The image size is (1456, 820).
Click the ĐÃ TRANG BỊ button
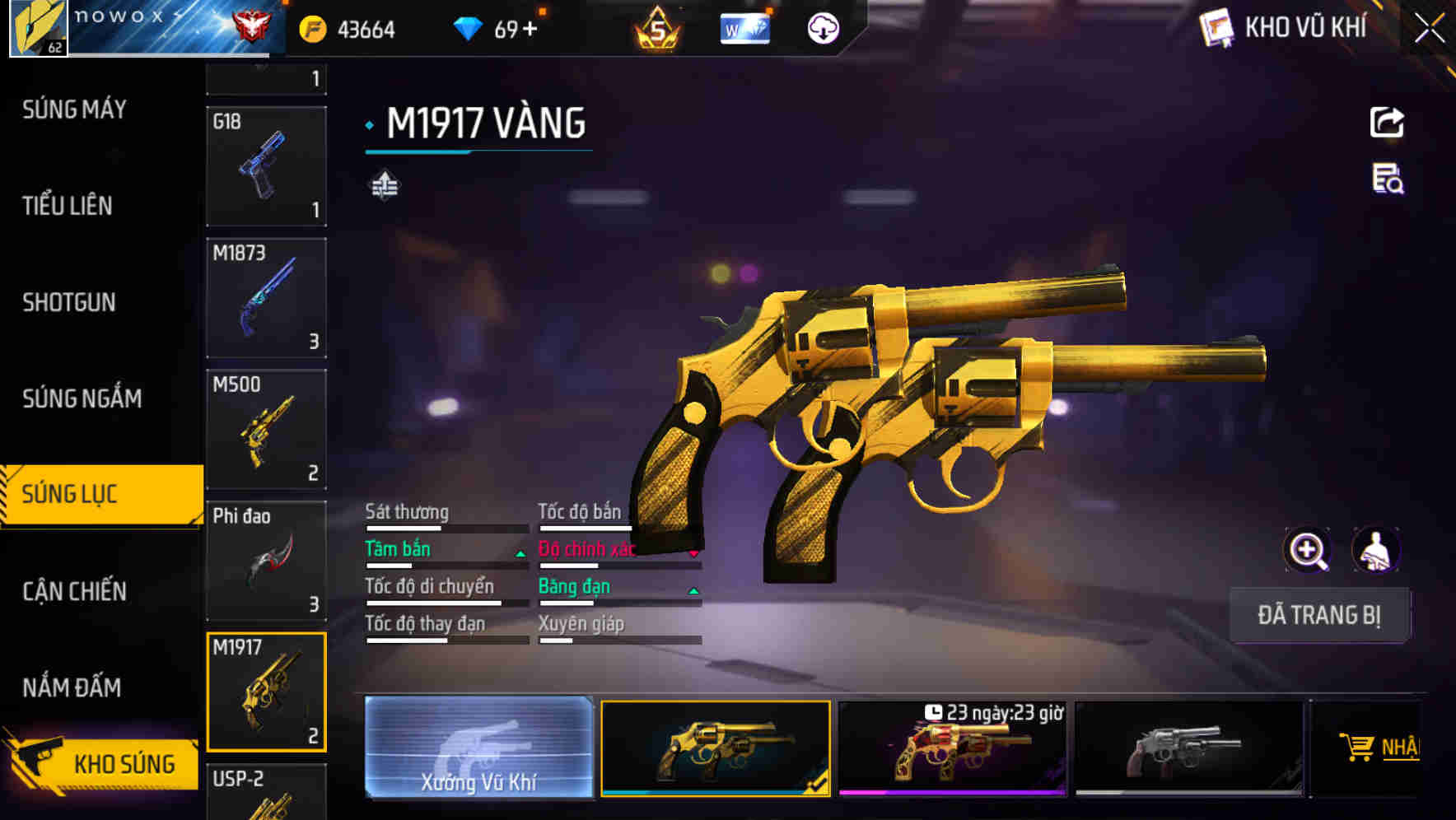click(x=1318, y=615)
